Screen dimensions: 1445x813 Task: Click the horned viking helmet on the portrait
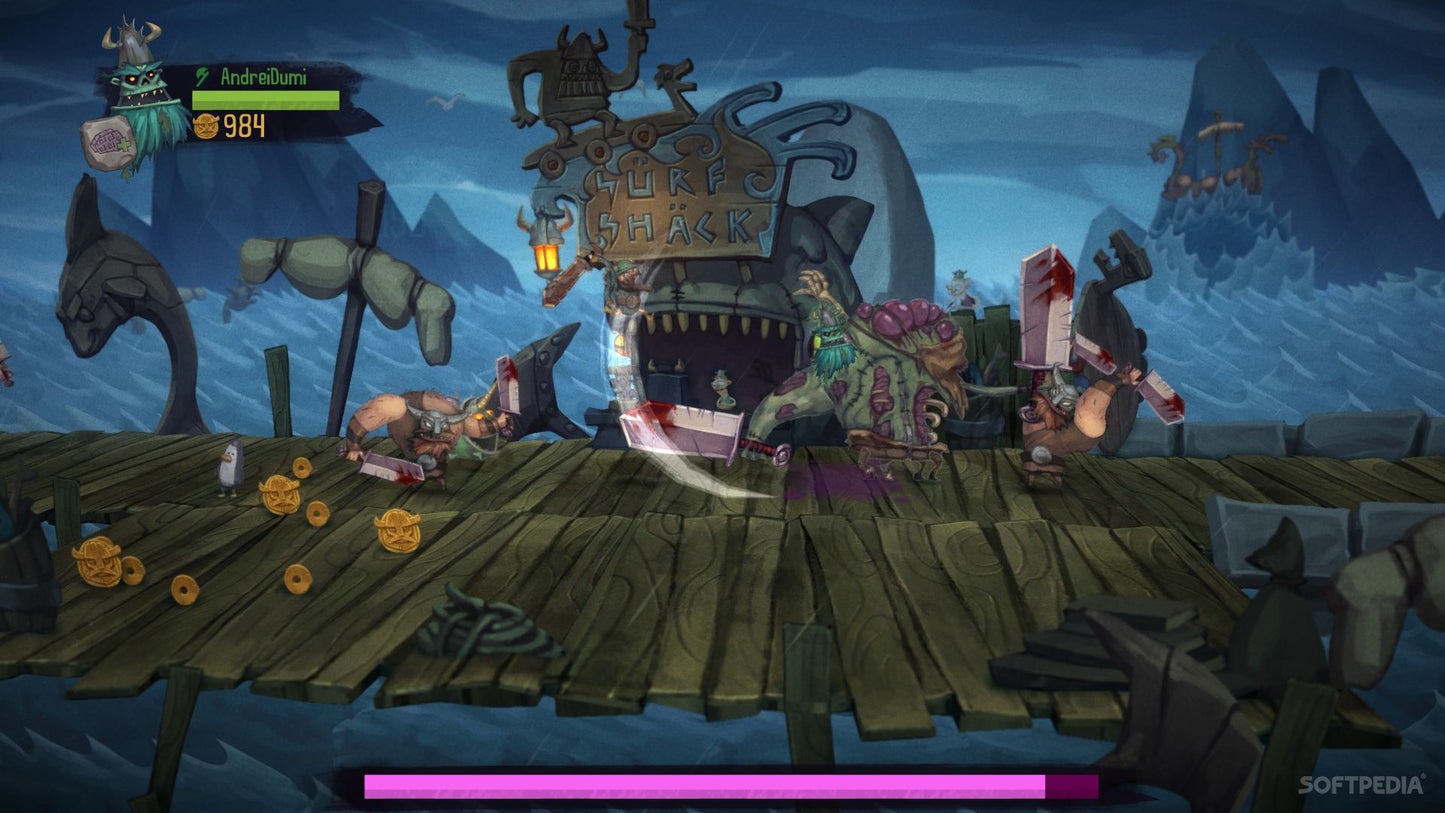(133, 40)
